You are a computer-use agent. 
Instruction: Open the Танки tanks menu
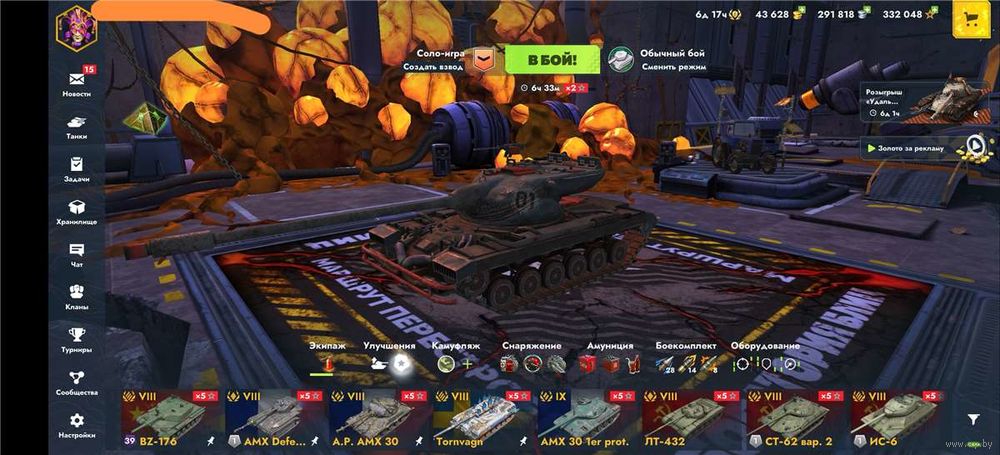click(x=76, y=126)
